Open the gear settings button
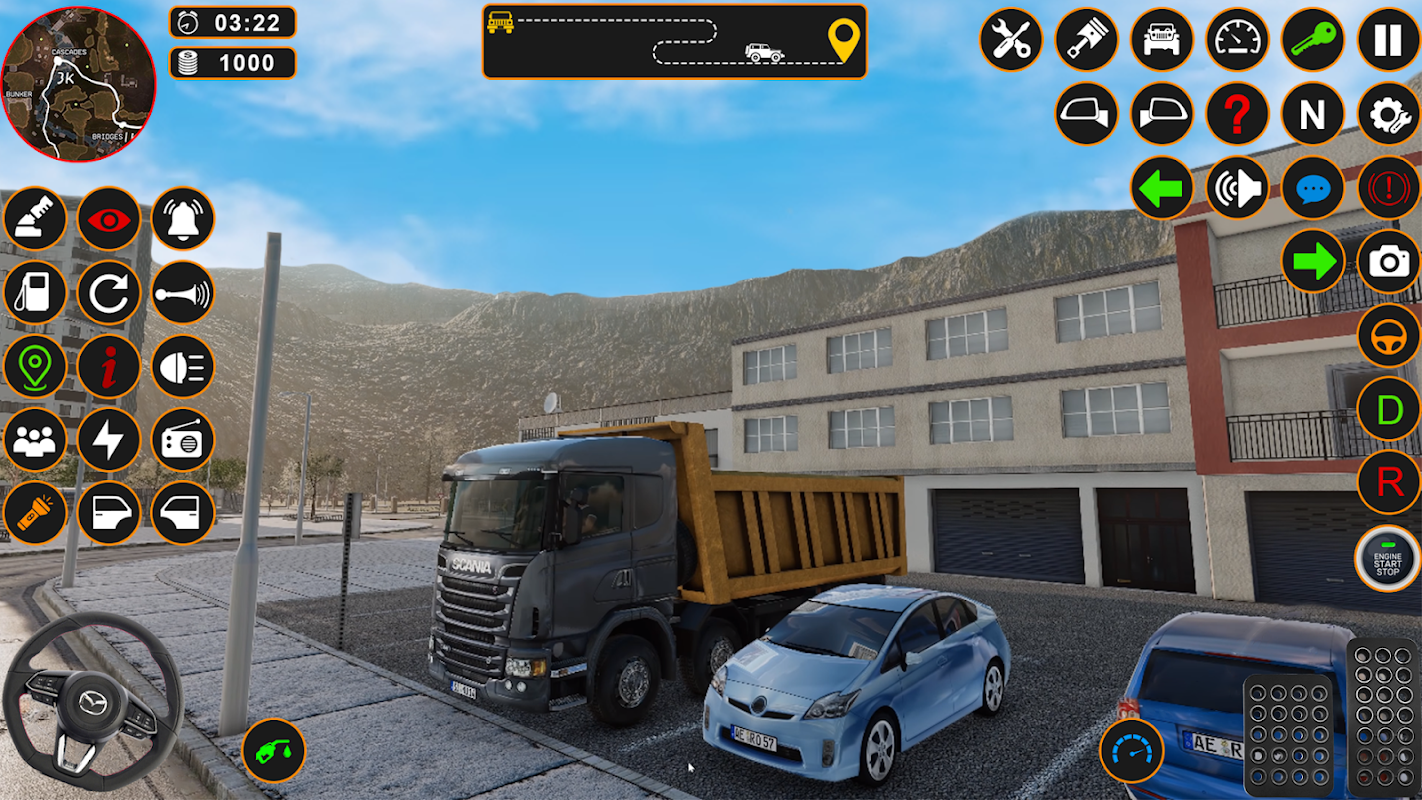The width and height of the screenshot is (1422, 800). 1388,114
